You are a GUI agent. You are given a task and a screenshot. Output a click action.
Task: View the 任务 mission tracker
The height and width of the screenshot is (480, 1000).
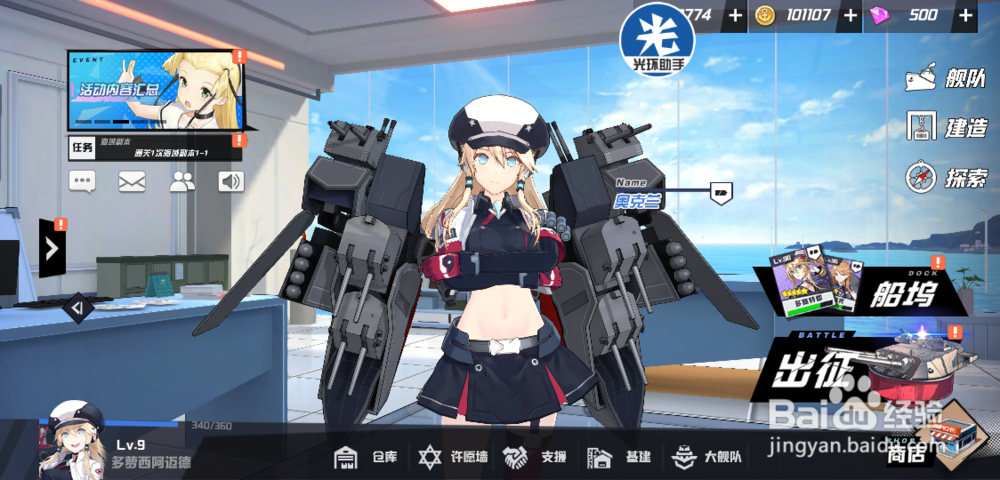point(155,148)
